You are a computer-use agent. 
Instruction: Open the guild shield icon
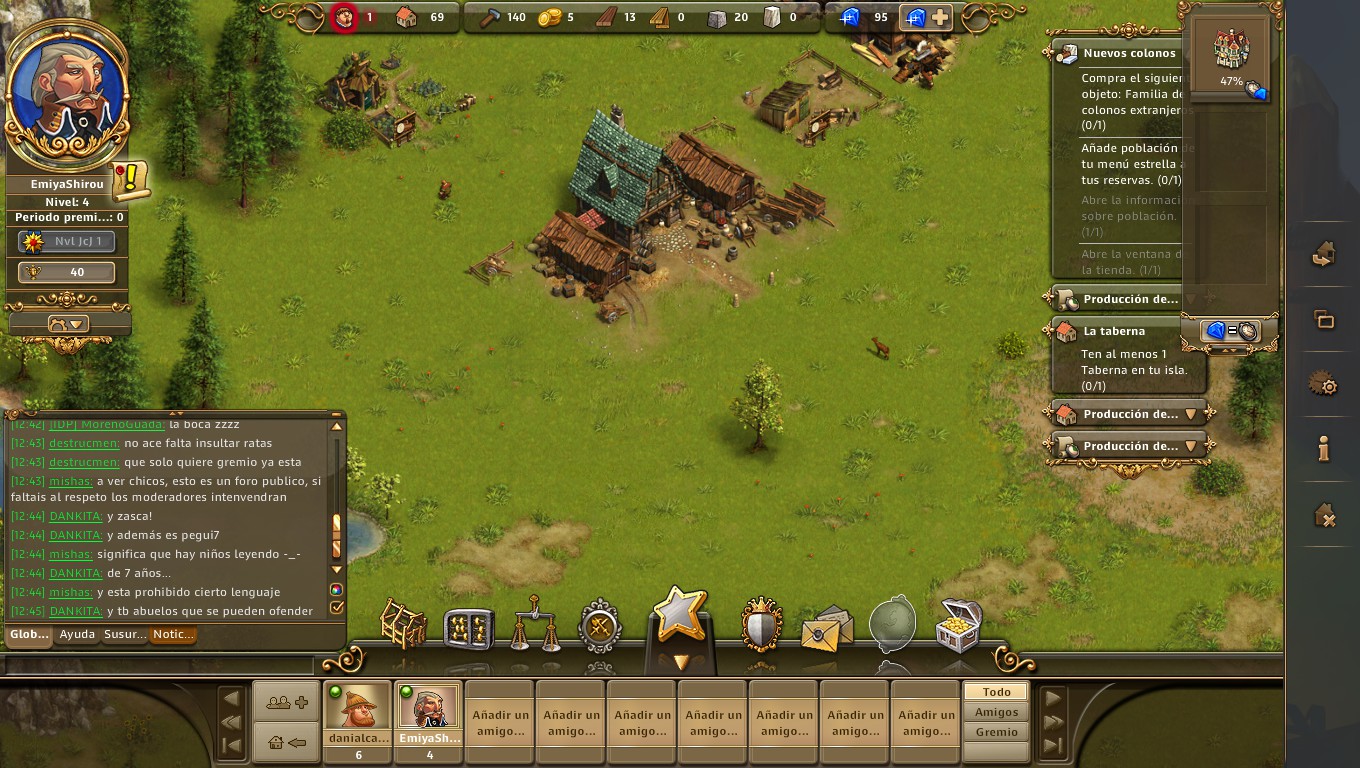coord(761,626)
